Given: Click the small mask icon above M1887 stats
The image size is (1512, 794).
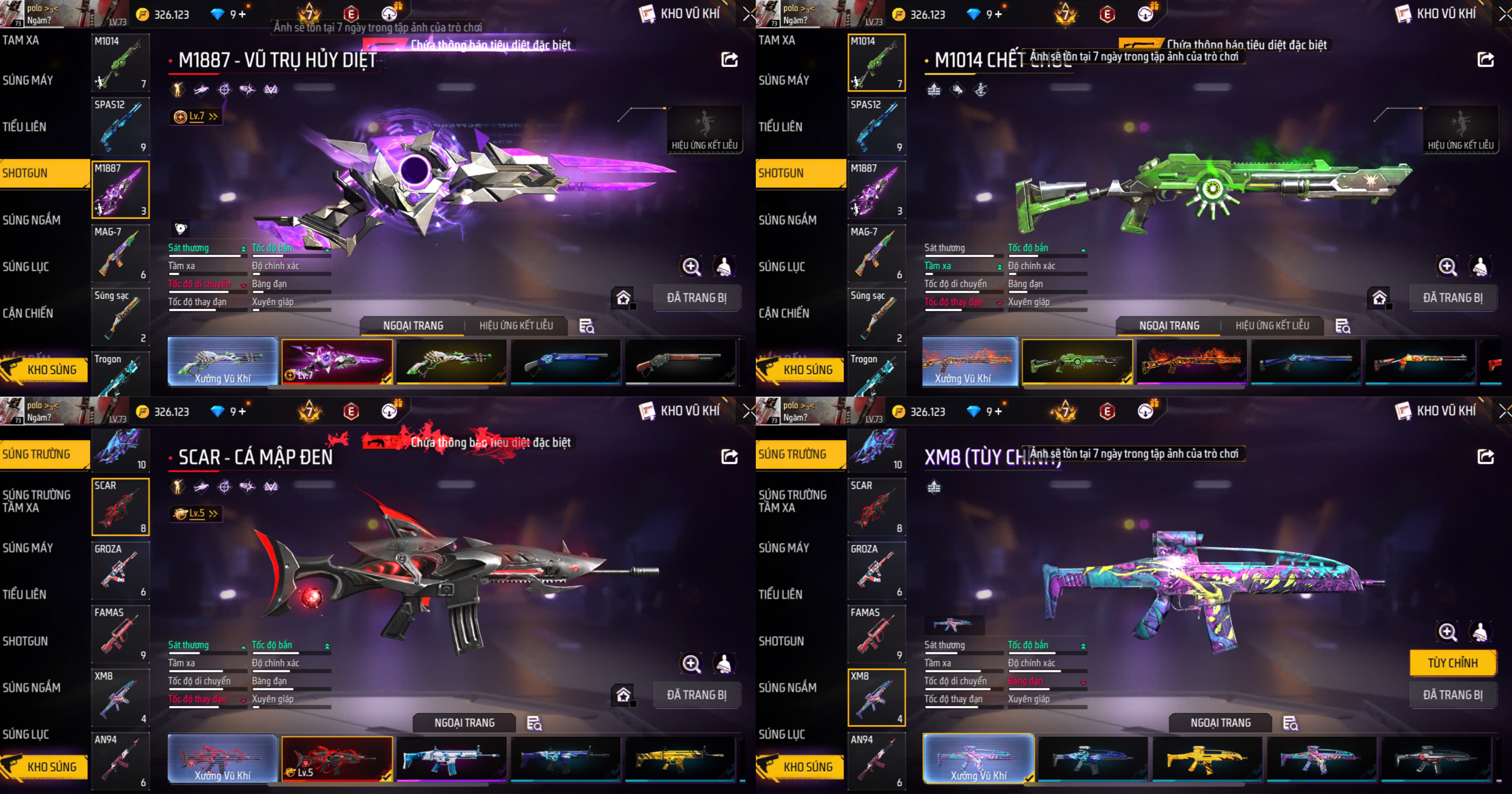Looking at the screenshot, I should pyautogui.click(x=181, y=229).
